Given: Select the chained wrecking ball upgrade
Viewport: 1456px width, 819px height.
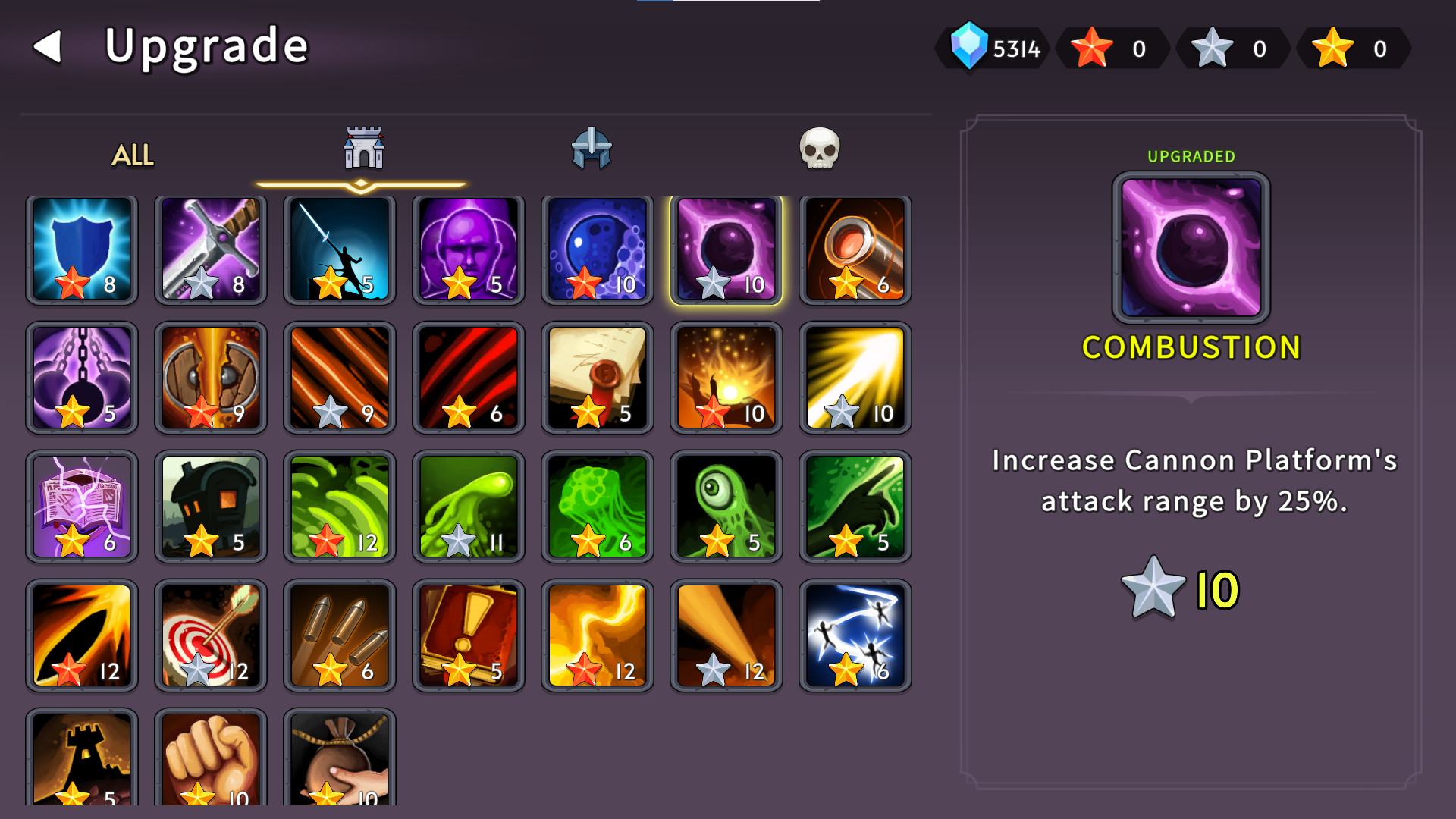Looking at the screenshot, I should tap(80, 377).
